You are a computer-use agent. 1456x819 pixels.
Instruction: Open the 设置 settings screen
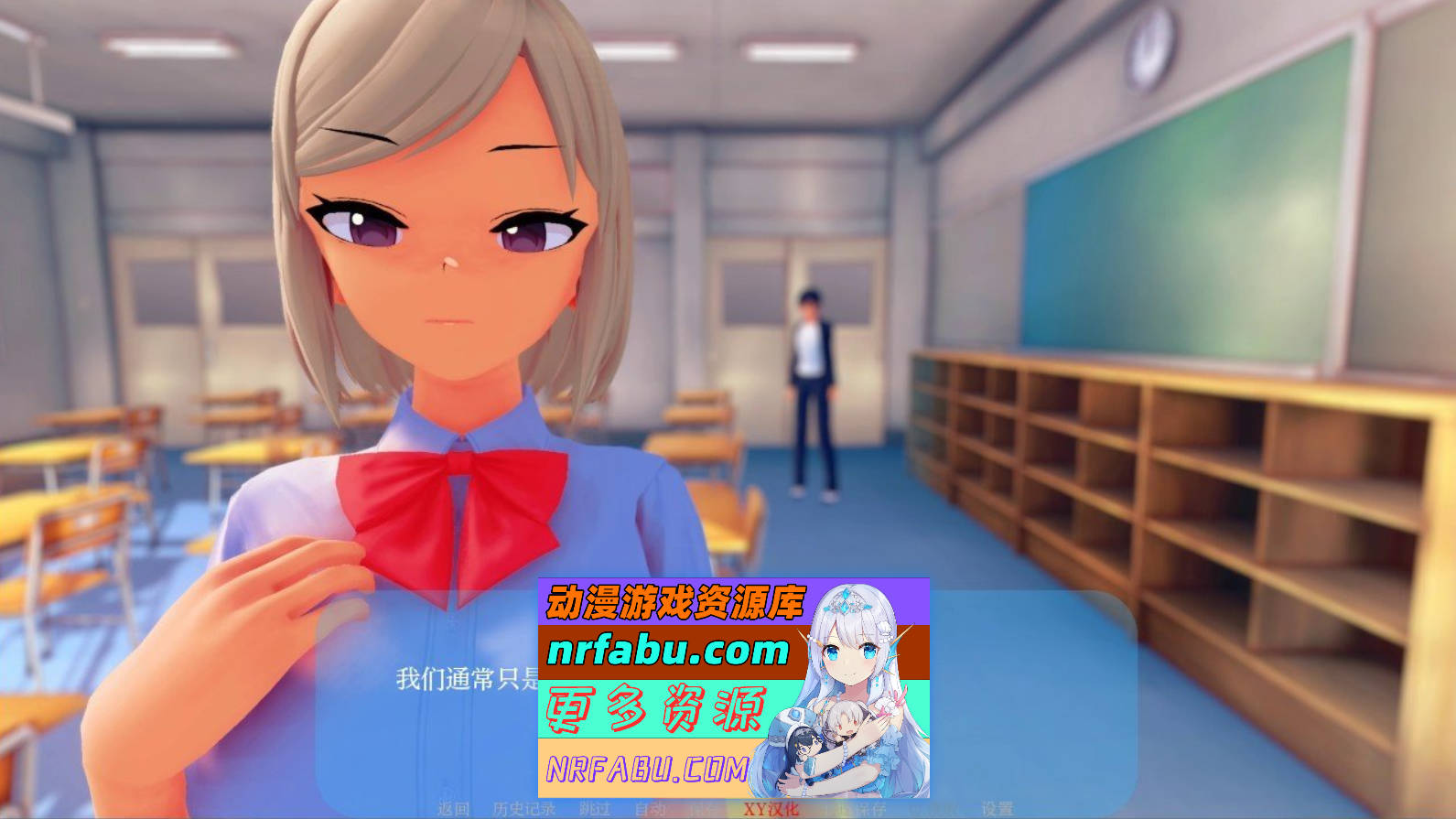(x=998, y=809)
